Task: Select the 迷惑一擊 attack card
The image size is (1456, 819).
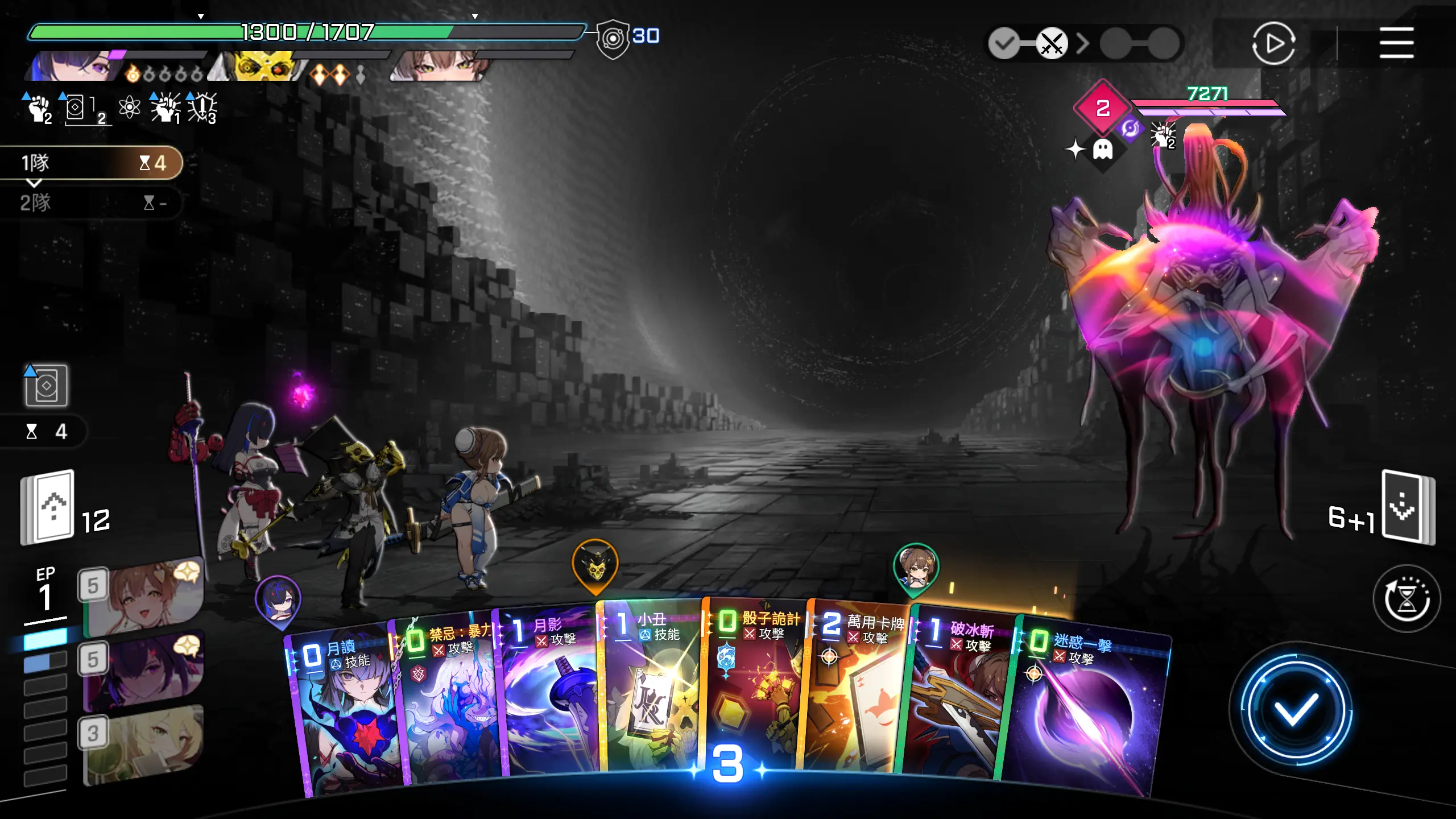Action: 1081,711
